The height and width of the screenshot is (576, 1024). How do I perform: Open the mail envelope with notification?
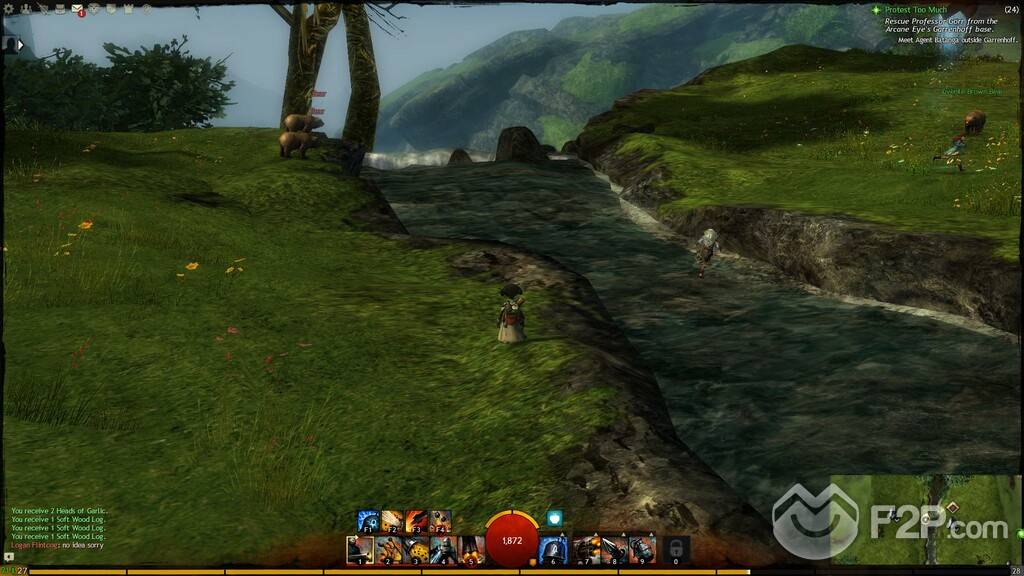point(77,10)
